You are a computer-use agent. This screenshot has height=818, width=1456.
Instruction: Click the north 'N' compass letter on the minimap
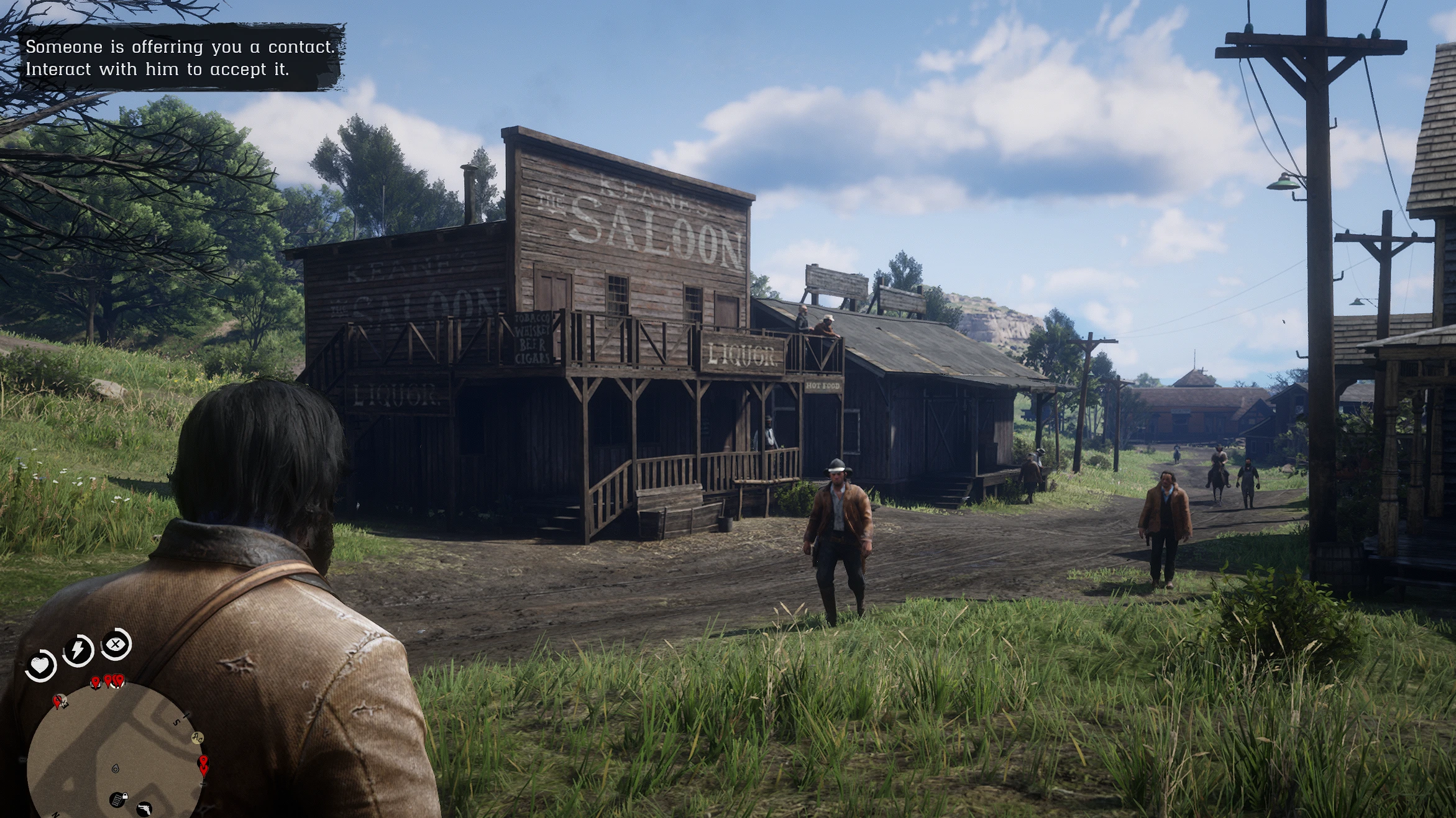[x=56, y=815]
